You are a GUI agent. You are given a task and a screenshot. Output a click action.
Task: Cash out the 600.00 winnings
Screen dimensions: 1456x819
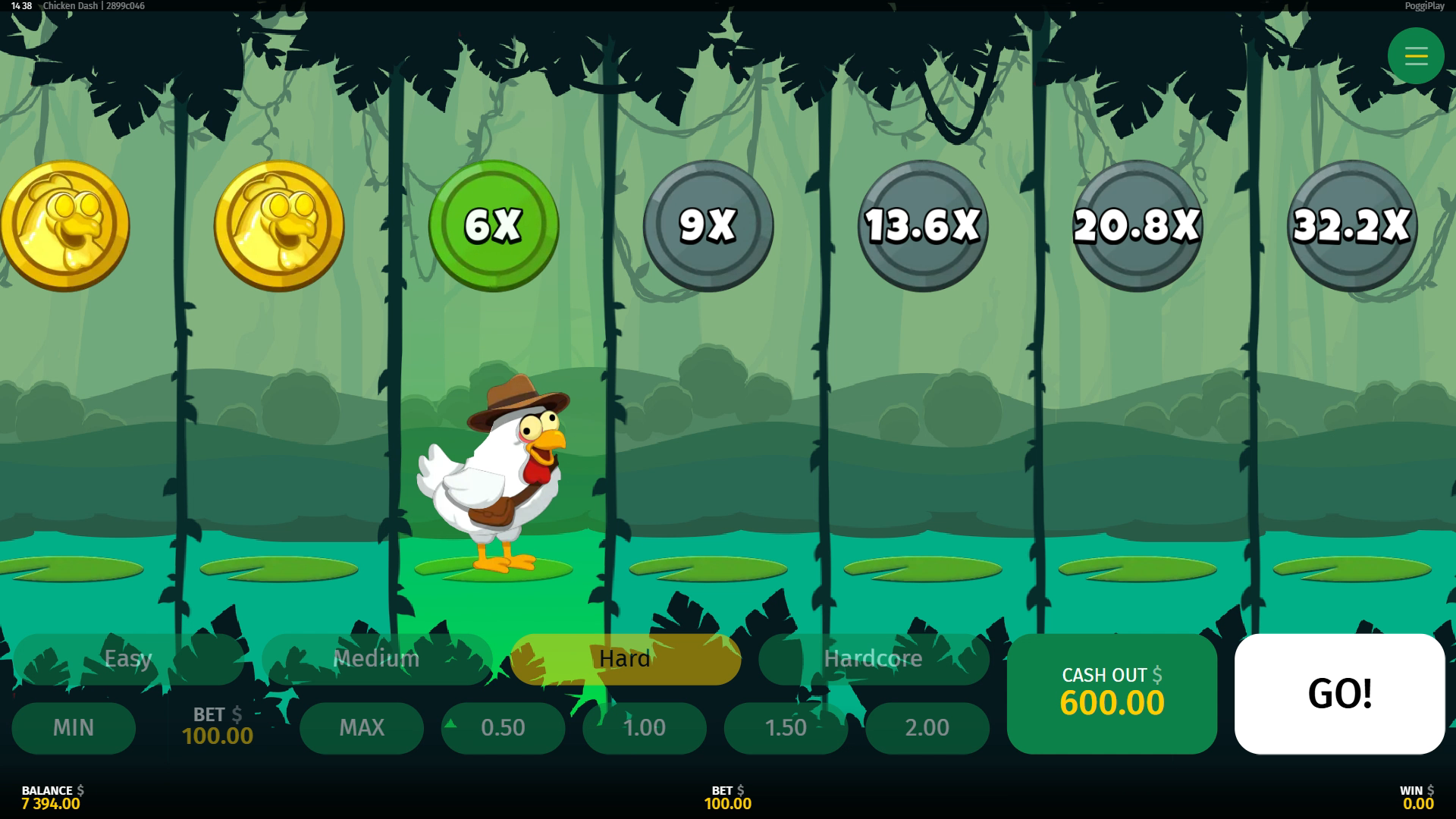pos(1112,693)
